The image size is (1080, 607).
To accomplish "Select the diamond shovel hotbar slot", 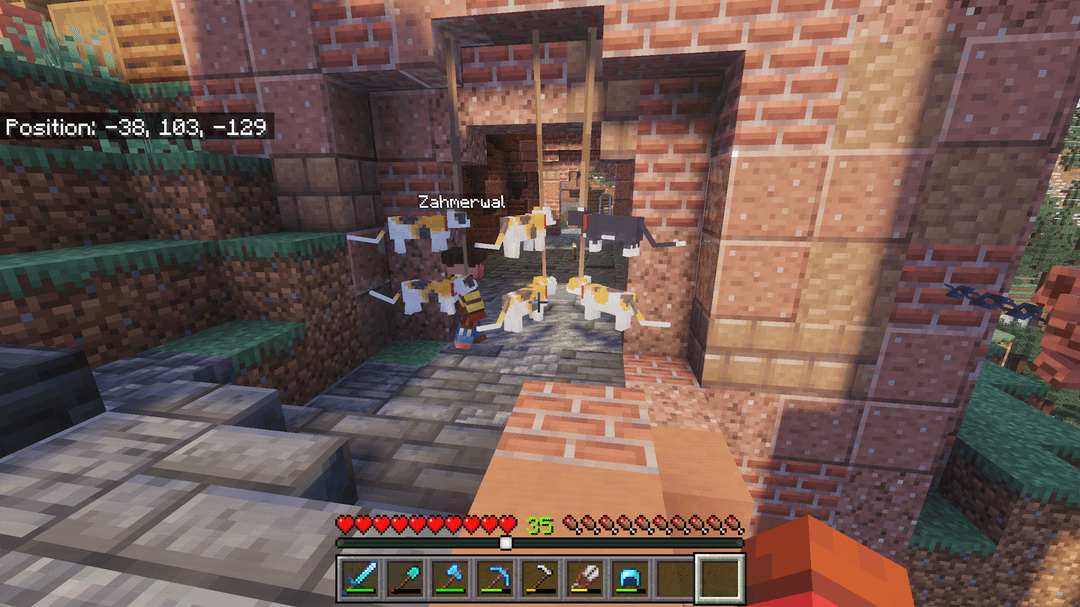I will coord(403,577).
